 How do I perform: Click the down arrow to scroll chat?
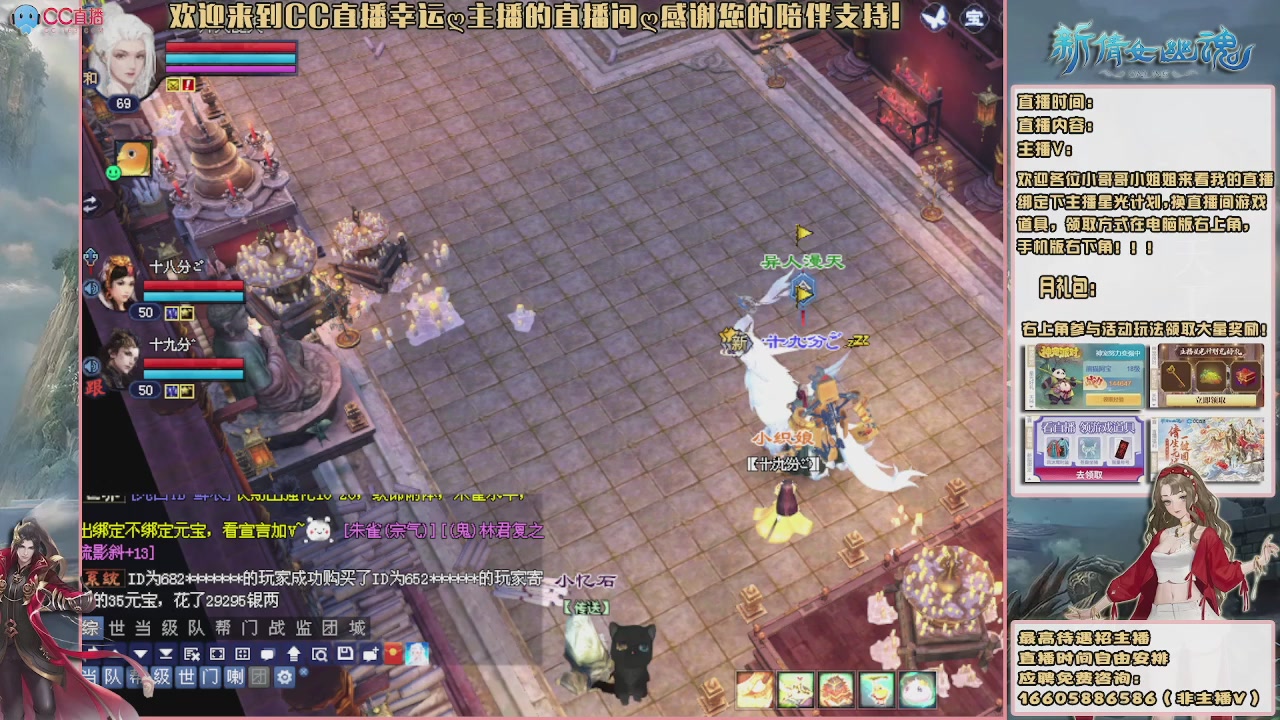coord(142,652)
